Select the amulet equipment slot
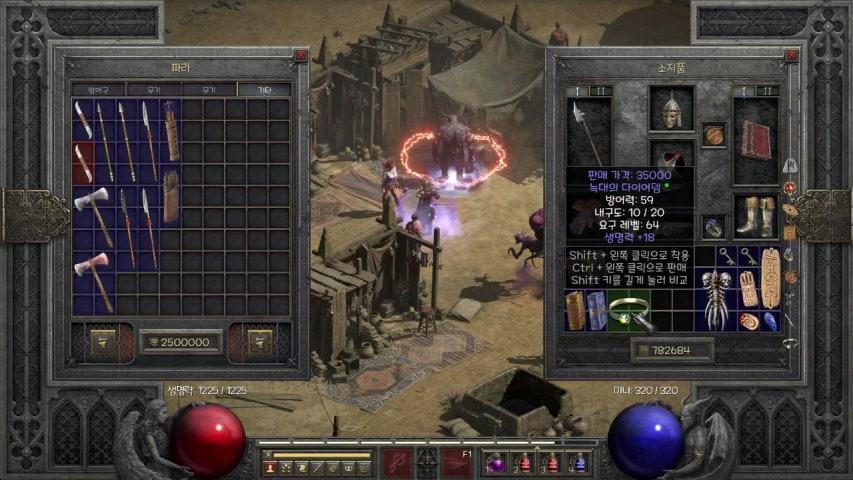 coord(713,134)
